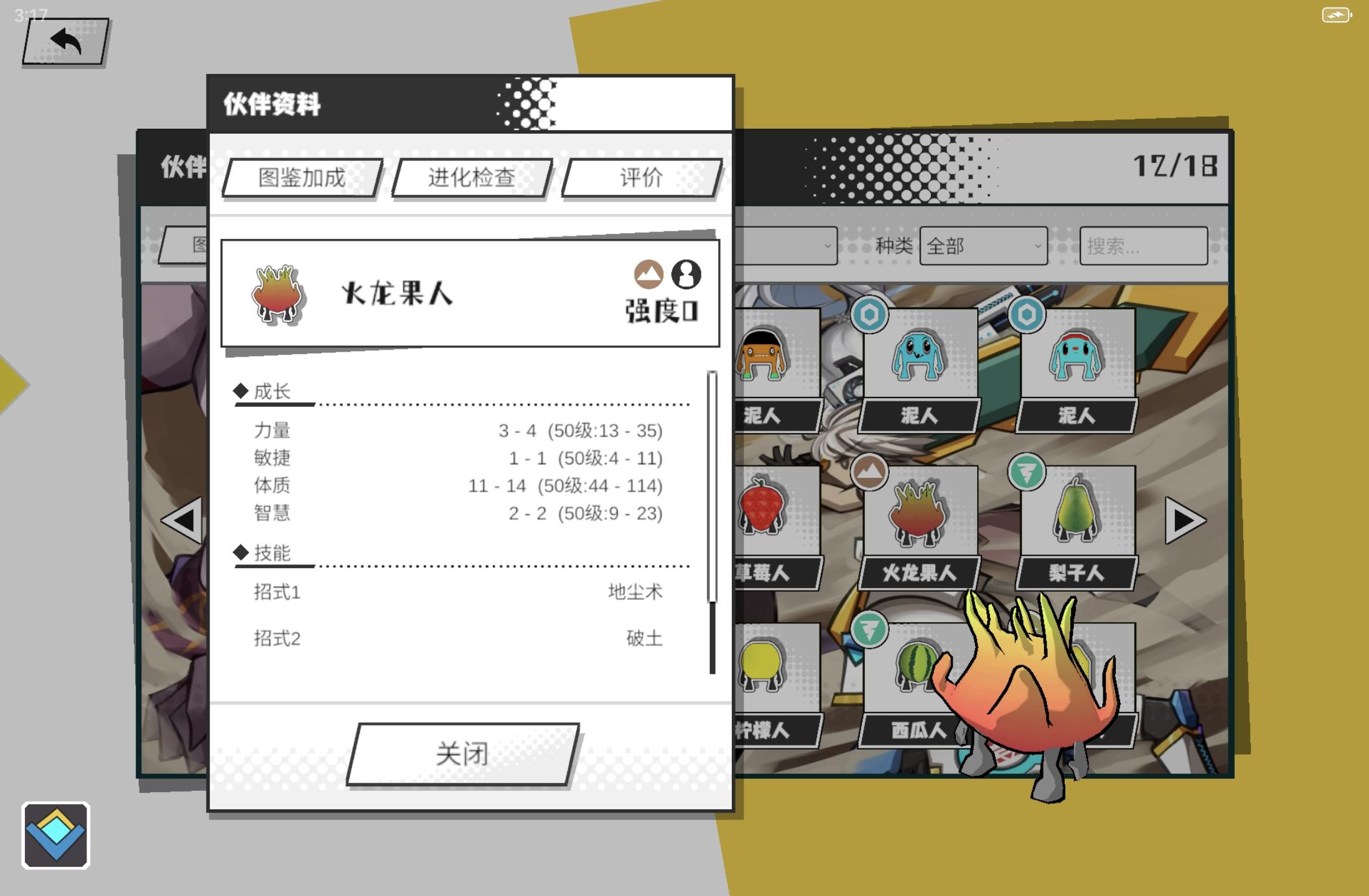1369x896 pixels.
Task: Open the 进化检查 tab
Action: coord(471,179)
